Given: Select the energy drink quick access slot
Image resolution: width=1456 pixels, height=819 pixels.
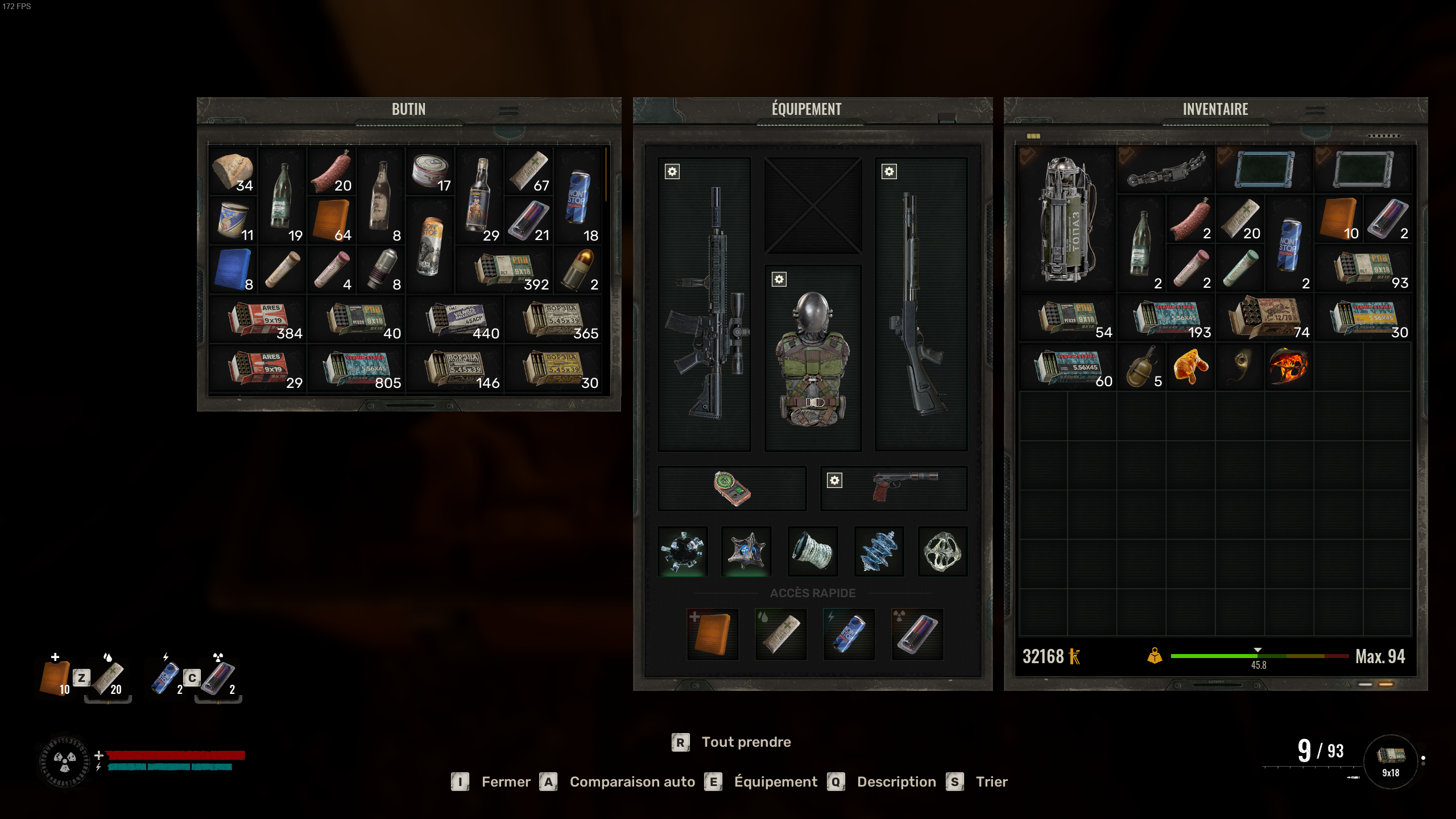Looking at the screenshot, I should [x=849, y=634].
